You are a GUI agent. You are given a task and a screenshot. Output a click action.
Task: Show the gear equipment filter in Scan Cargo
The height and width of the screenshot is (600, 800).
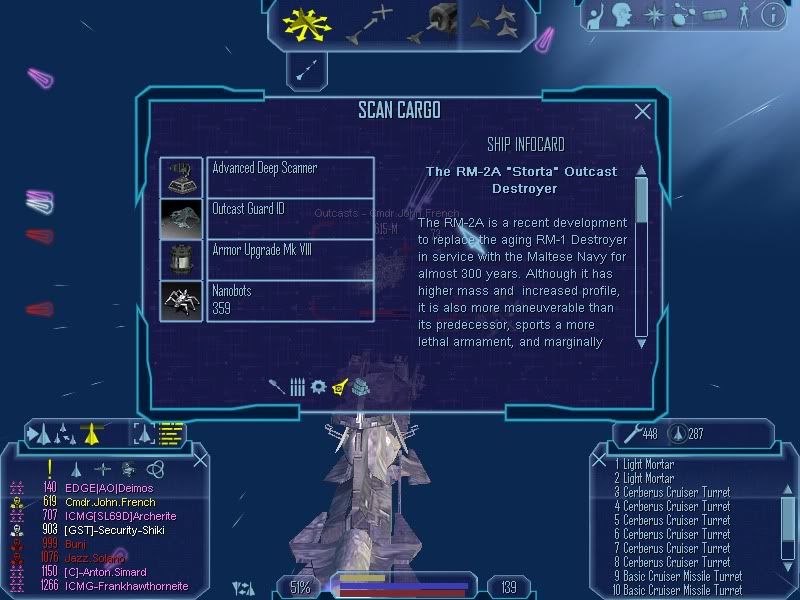pos(318,386)
